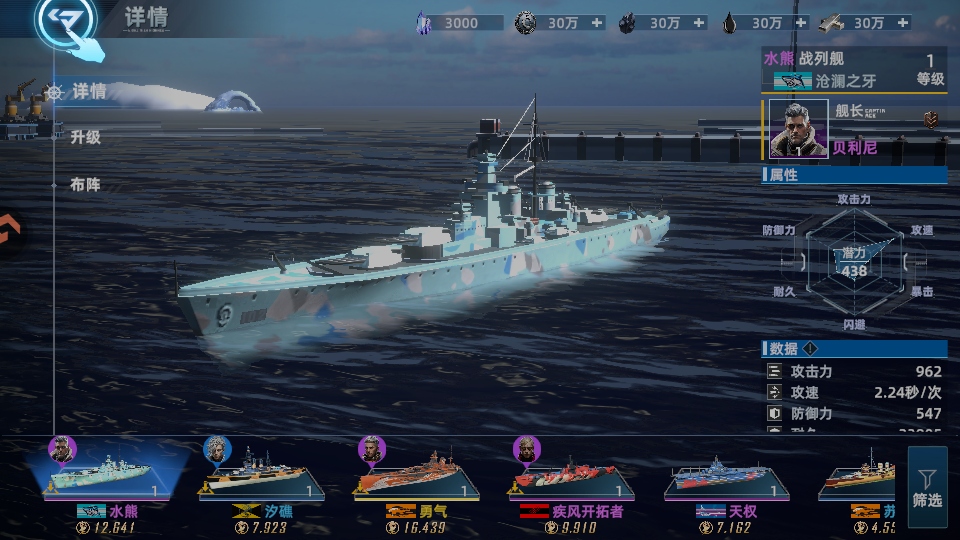Click the captain rank badge icon
The width and height of the screenshot is (960, 540).
coord(931,120)
